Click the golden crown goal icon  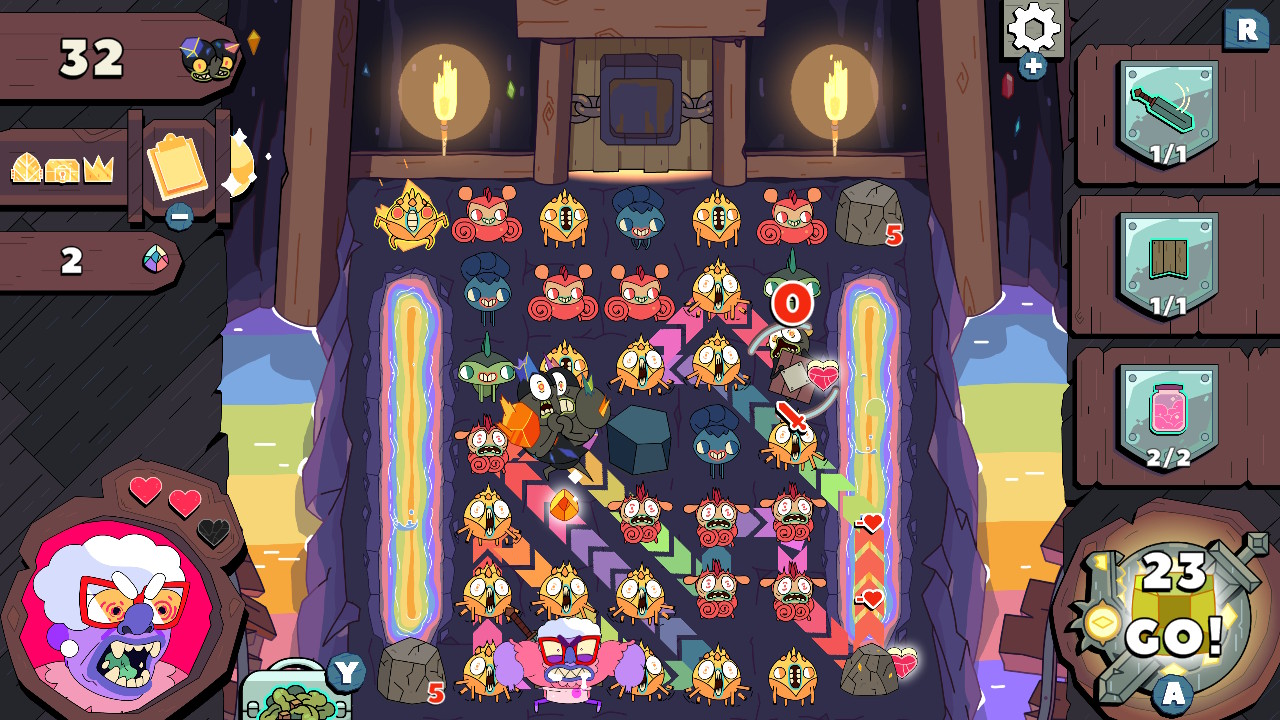(97, 166)
